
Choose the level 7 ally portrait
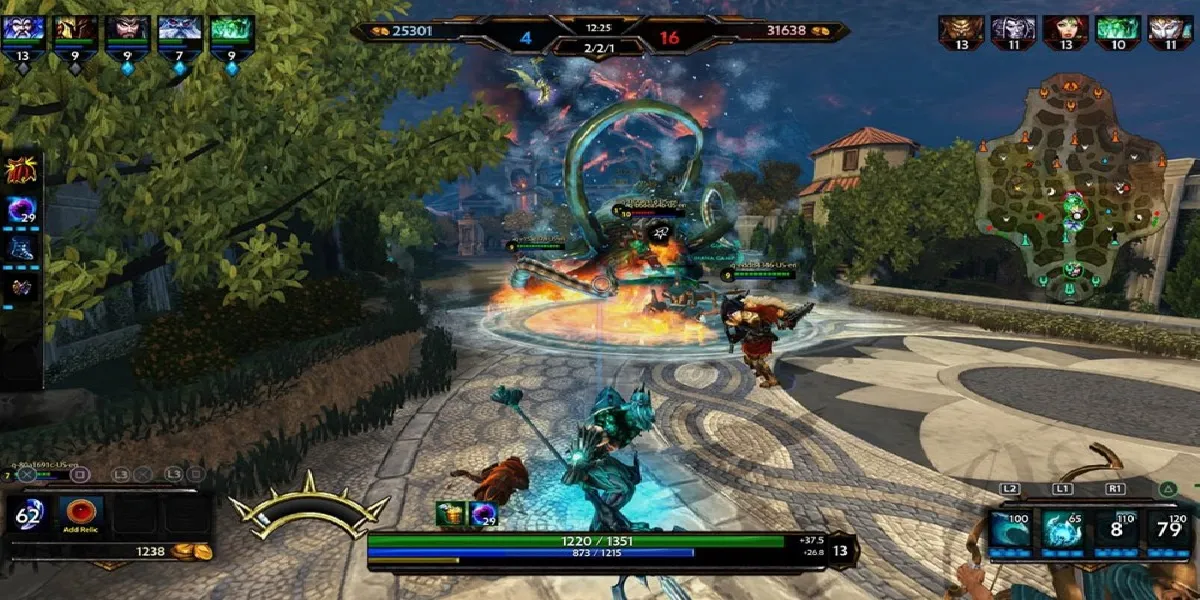pyautogui.click(x=179, y=29)
